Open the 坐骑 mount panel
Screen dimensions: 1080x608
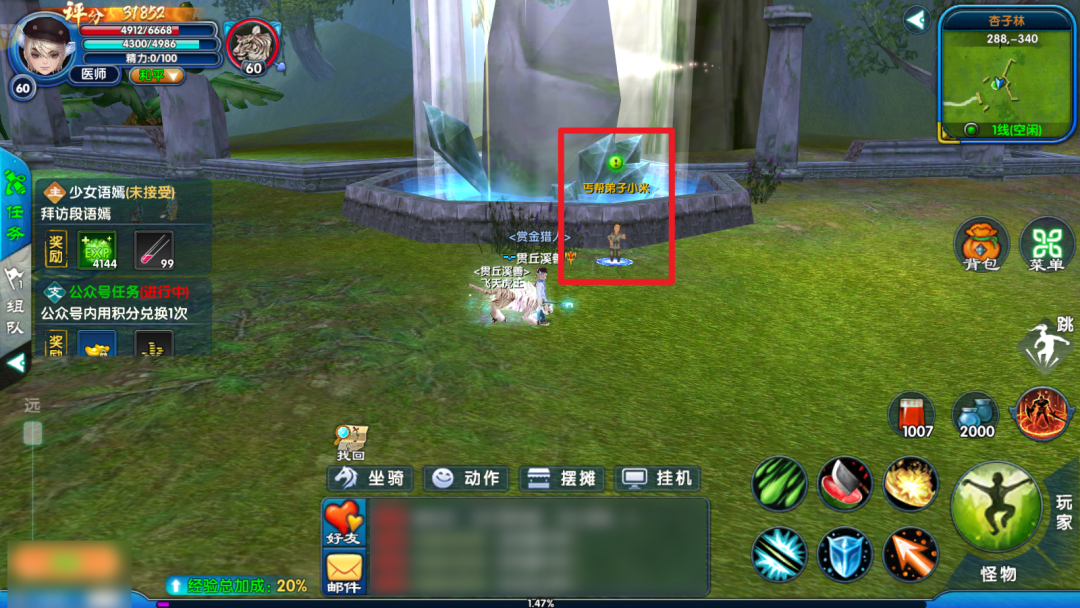[x=370, y=478]
